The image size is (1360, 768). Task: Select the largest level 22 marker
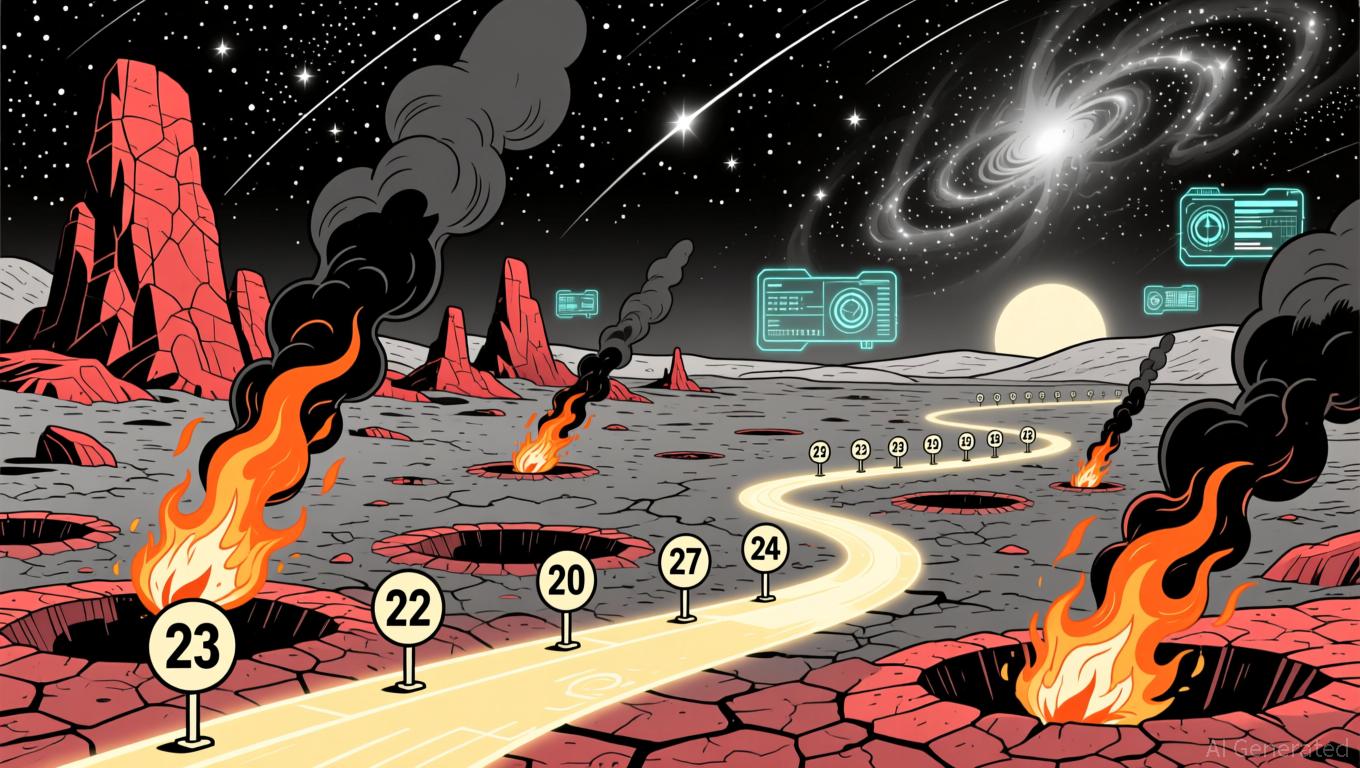[x=407, y=607]
